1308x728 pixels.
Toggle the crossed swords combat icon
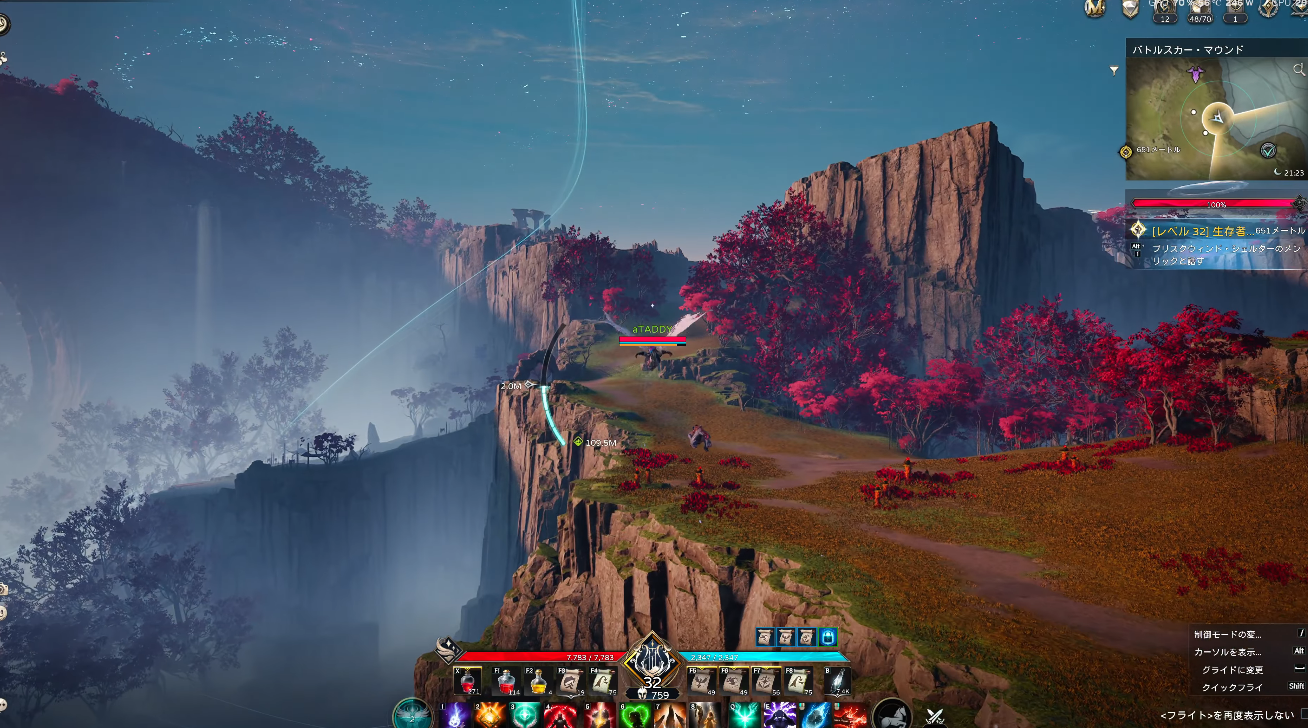[x=935, y=715]
